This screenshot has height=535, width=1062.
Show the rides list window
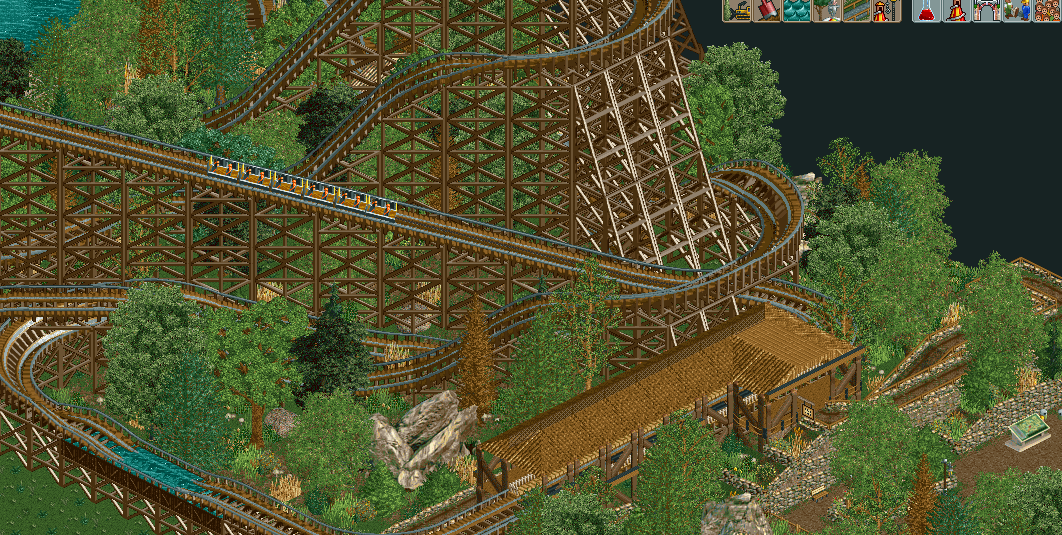(x=958, y=11)
